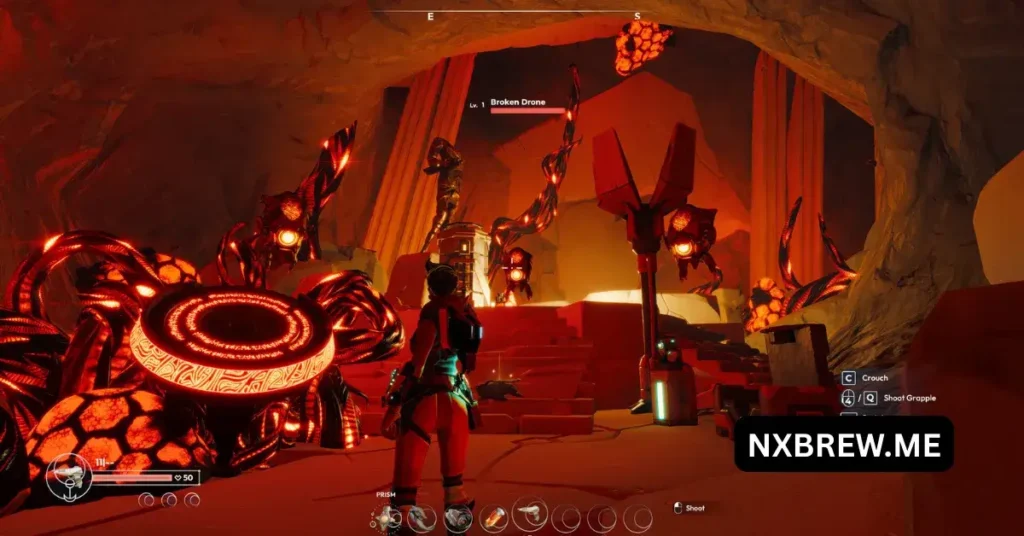The height and width of the screenshot is (536, 1024).
Task: Click the equipped weapon portrait beside the health bar
Action: (x=69, y=478)
